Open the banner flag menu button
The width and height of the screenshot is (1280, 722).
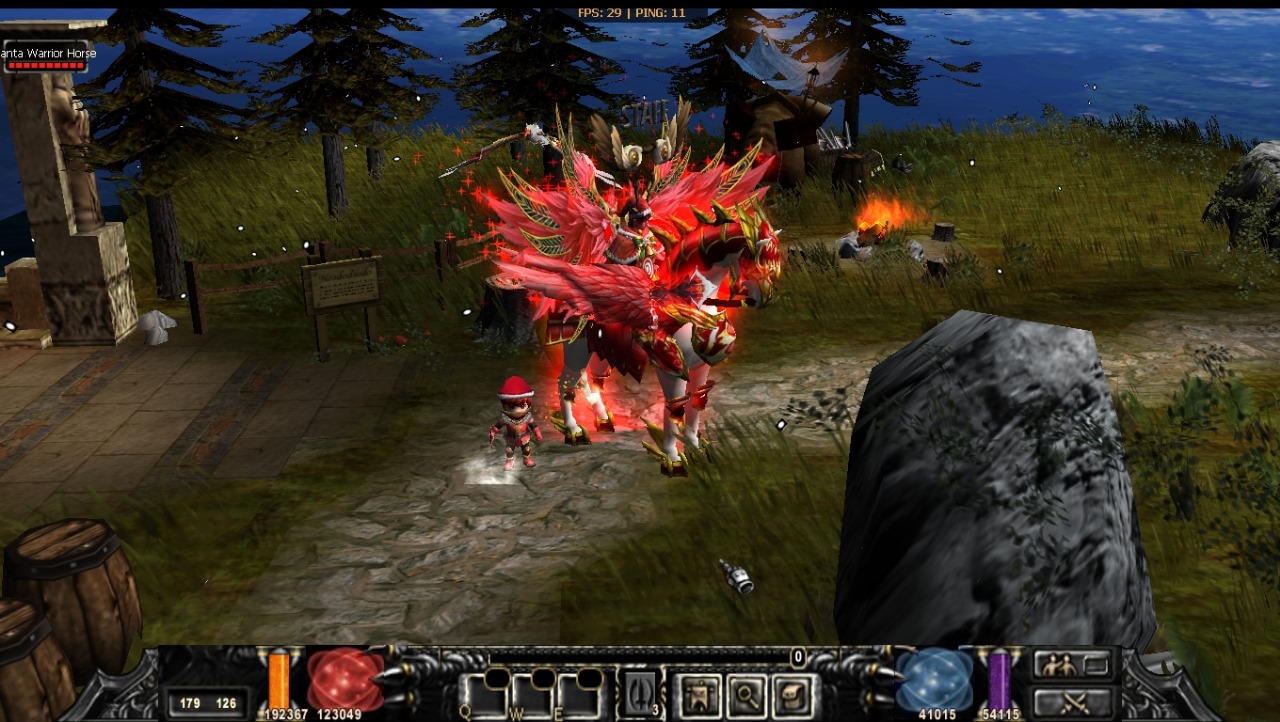tap(698, 696)
